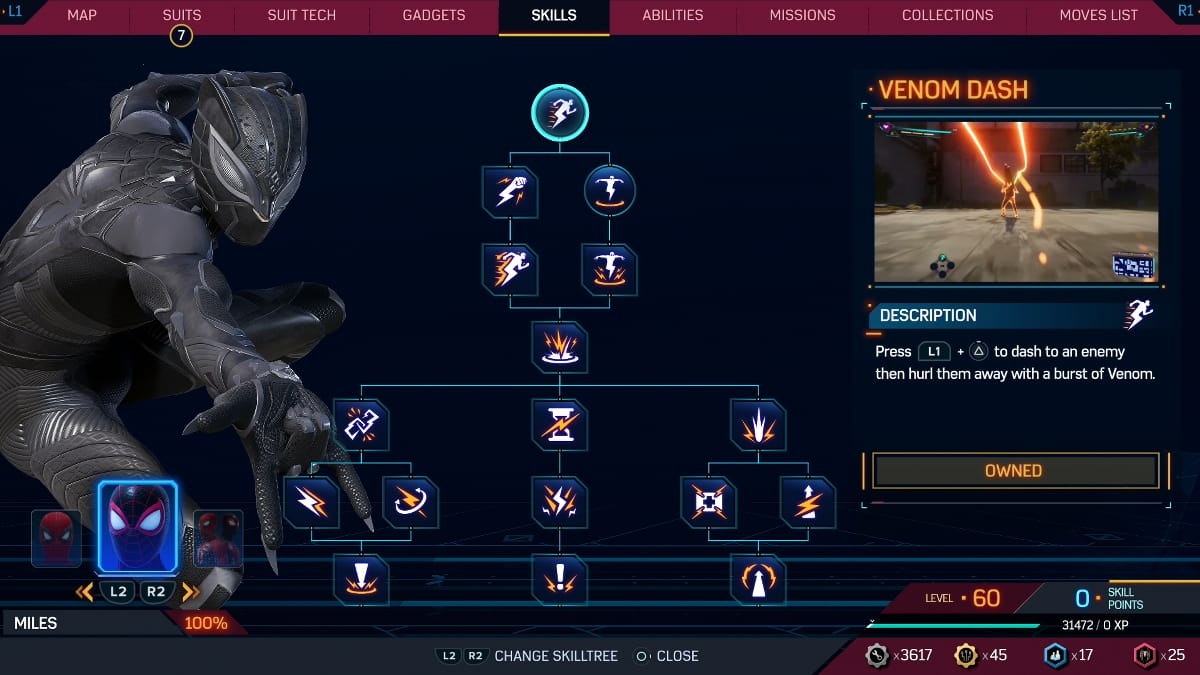Open the Collections tab

pos(947,15)
